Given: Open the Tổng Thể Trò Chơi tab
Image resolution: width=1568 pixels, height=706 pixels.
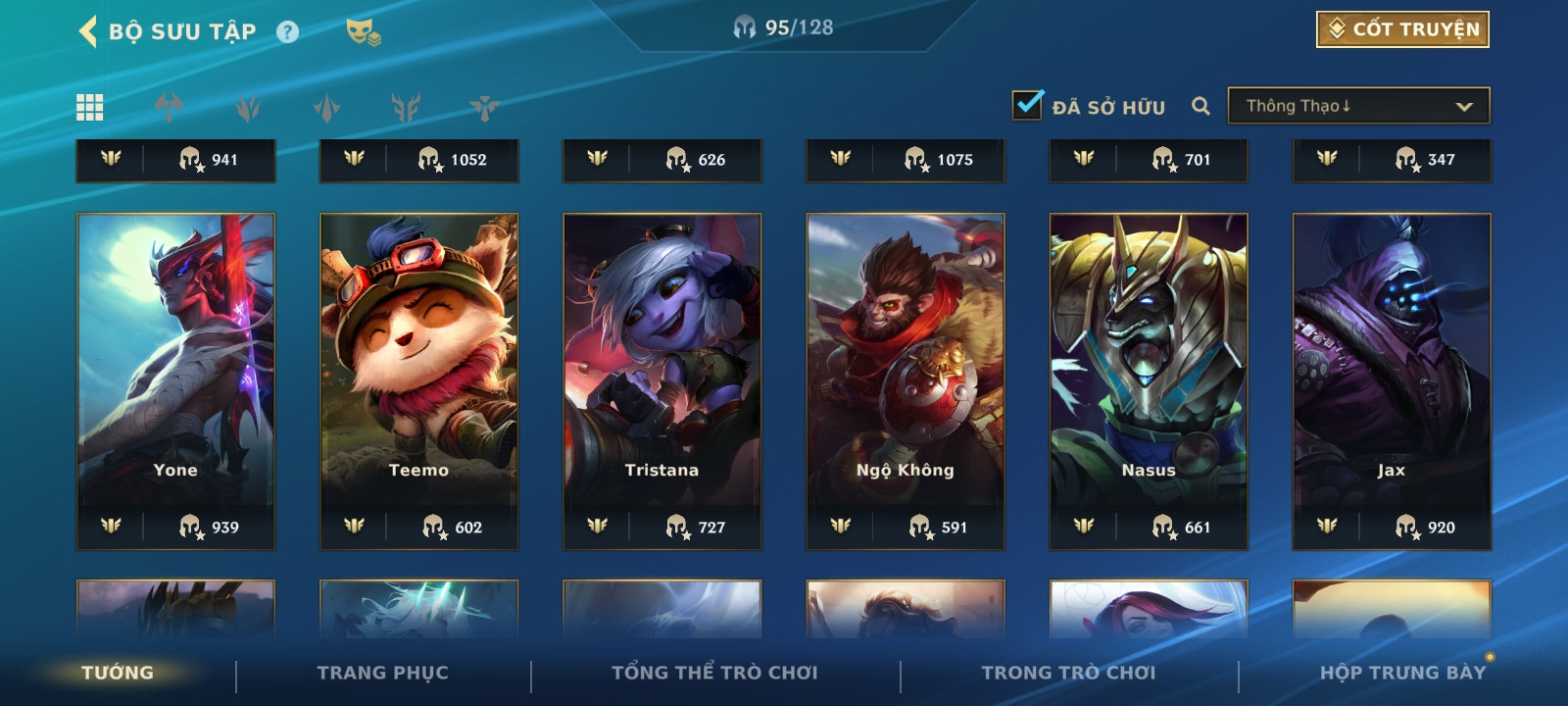Looking at the screenshot, I should click(x=714, y=673).
